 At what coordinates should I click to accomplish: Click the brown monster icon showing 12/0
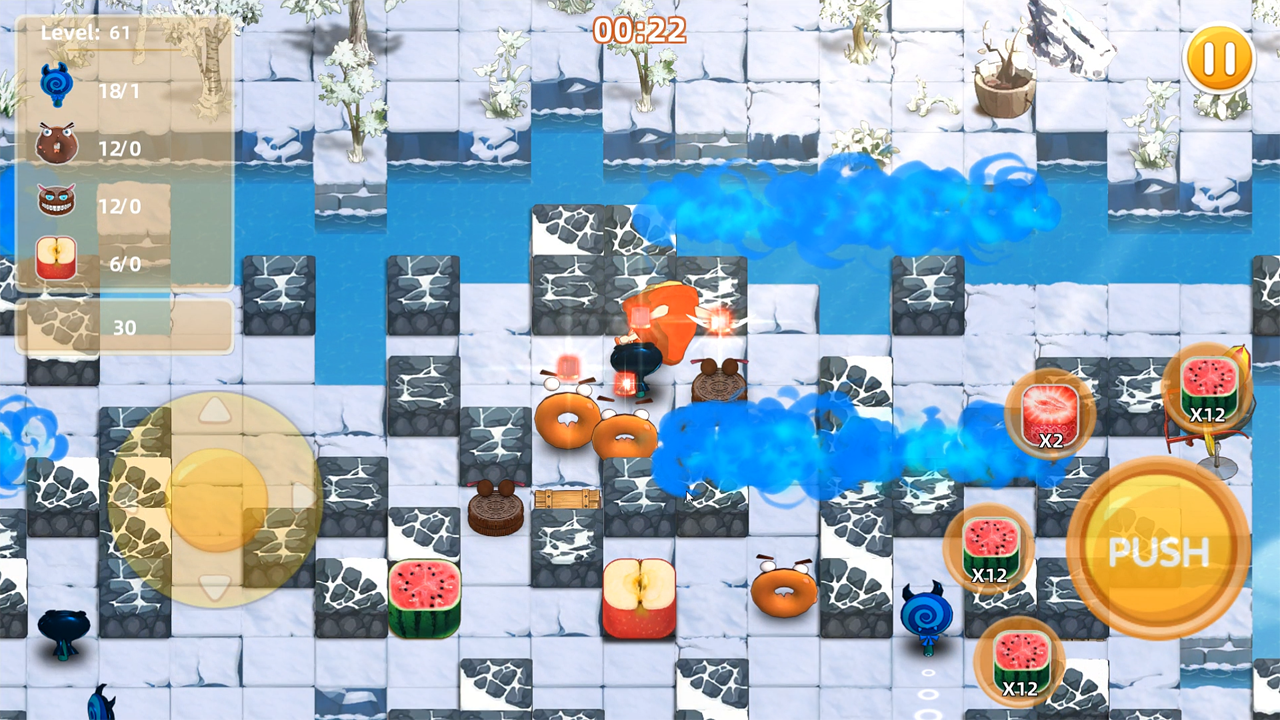click(x=57, y=144)
